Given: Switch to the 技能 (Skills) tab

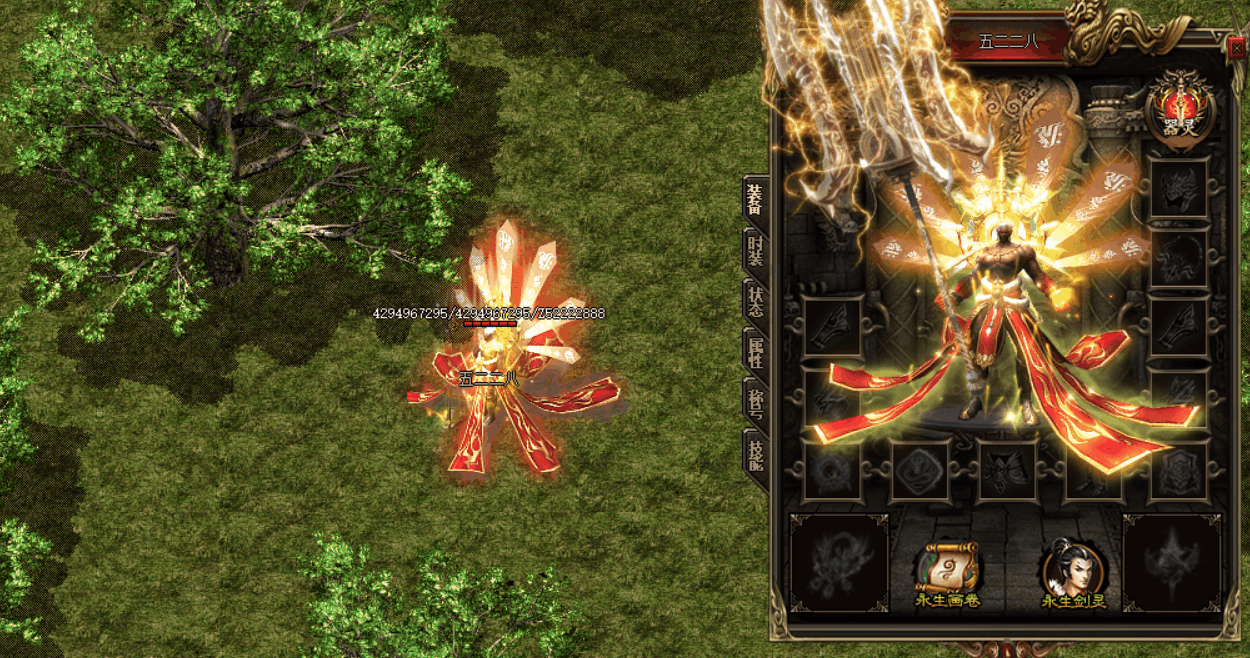Looking at the screenshot, I should point(754,454).
